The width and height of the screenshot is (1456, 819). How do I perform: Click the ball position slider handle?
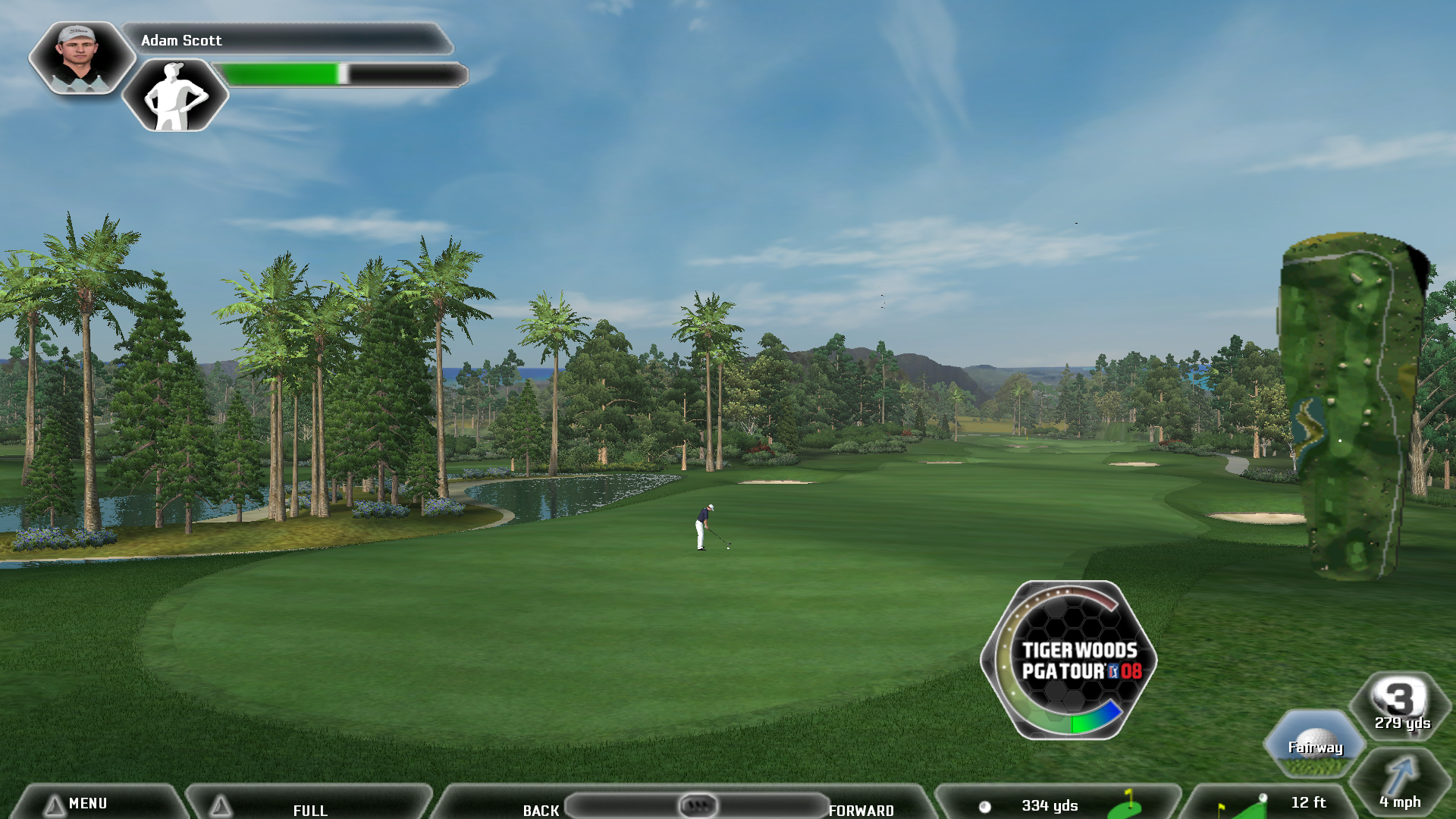pos(698,805)
